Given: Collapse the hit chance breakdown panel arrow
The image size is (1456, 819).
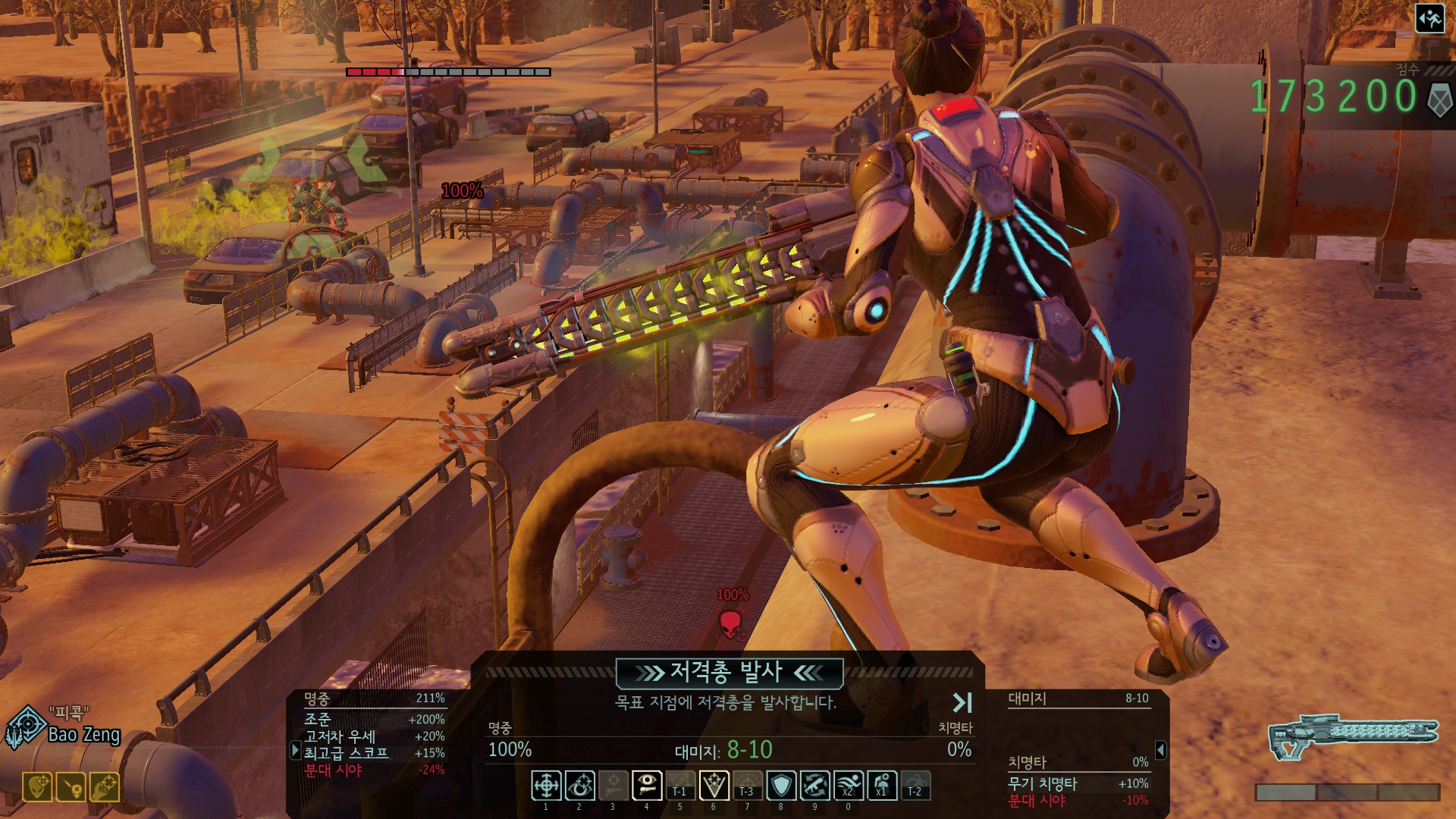Looking at the screenshot, I should click(x=295, y=751).
